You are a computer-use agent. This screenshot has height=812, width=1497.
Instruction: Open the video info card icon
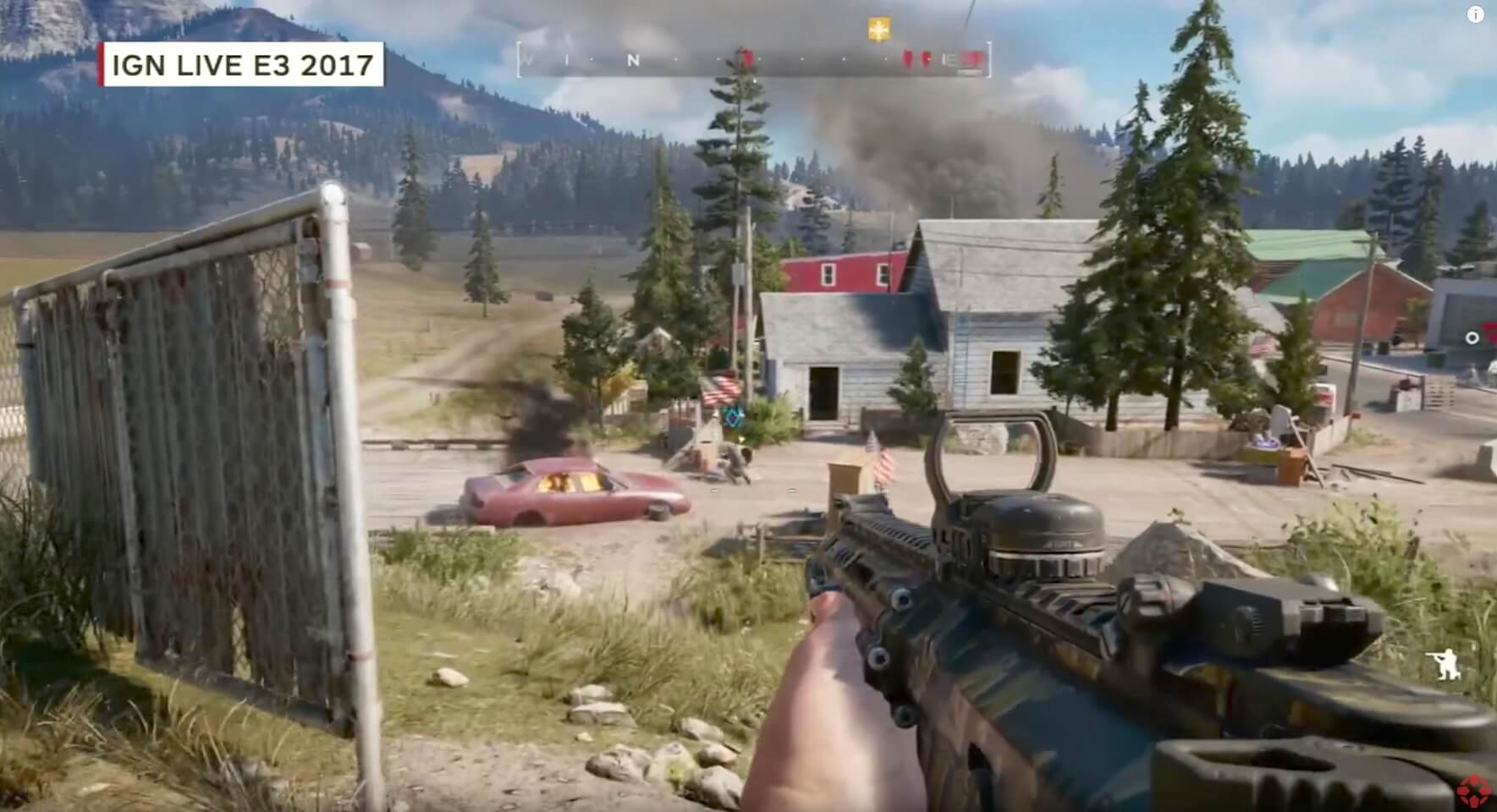coord(1475,14)
